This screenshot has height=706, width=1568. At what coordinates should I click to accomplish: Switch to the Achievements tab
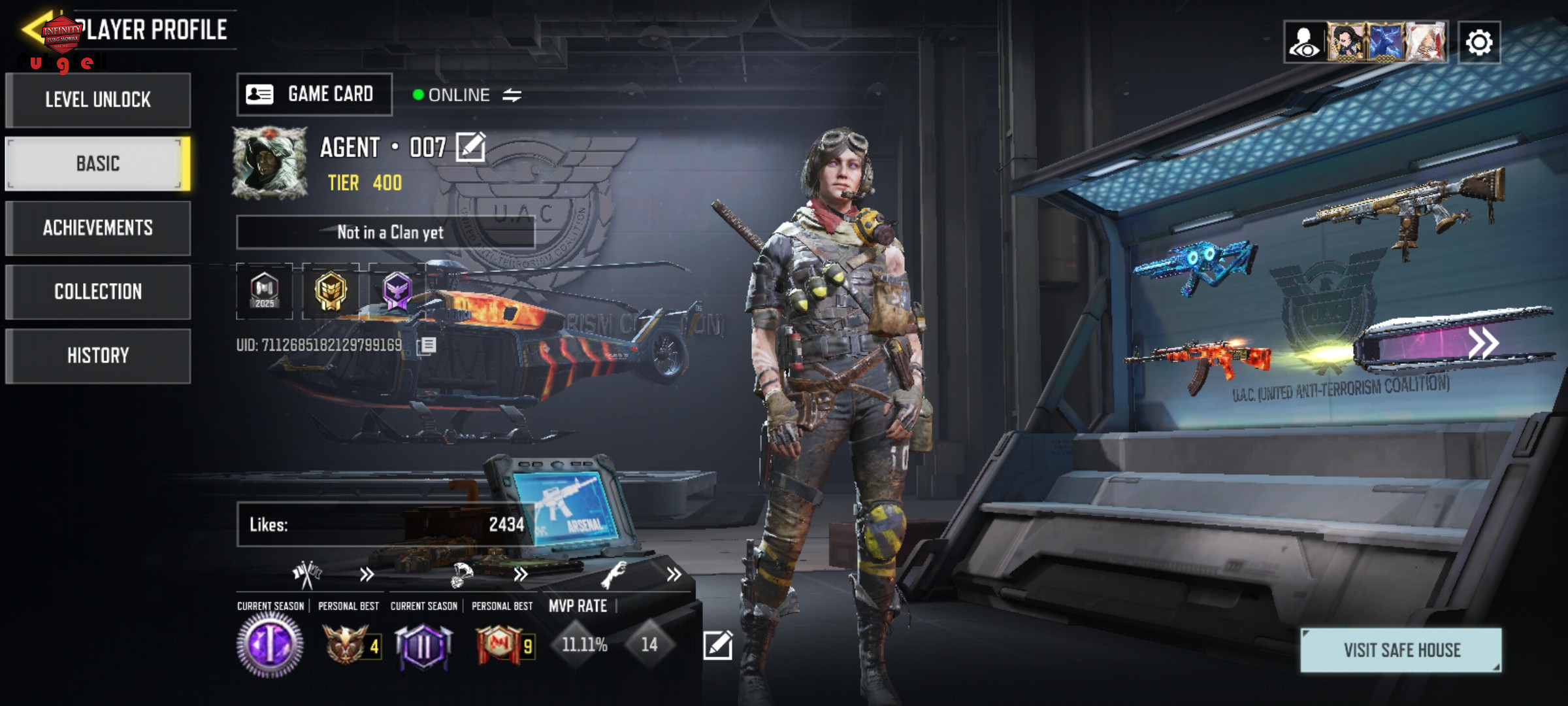tap(98, 227)
